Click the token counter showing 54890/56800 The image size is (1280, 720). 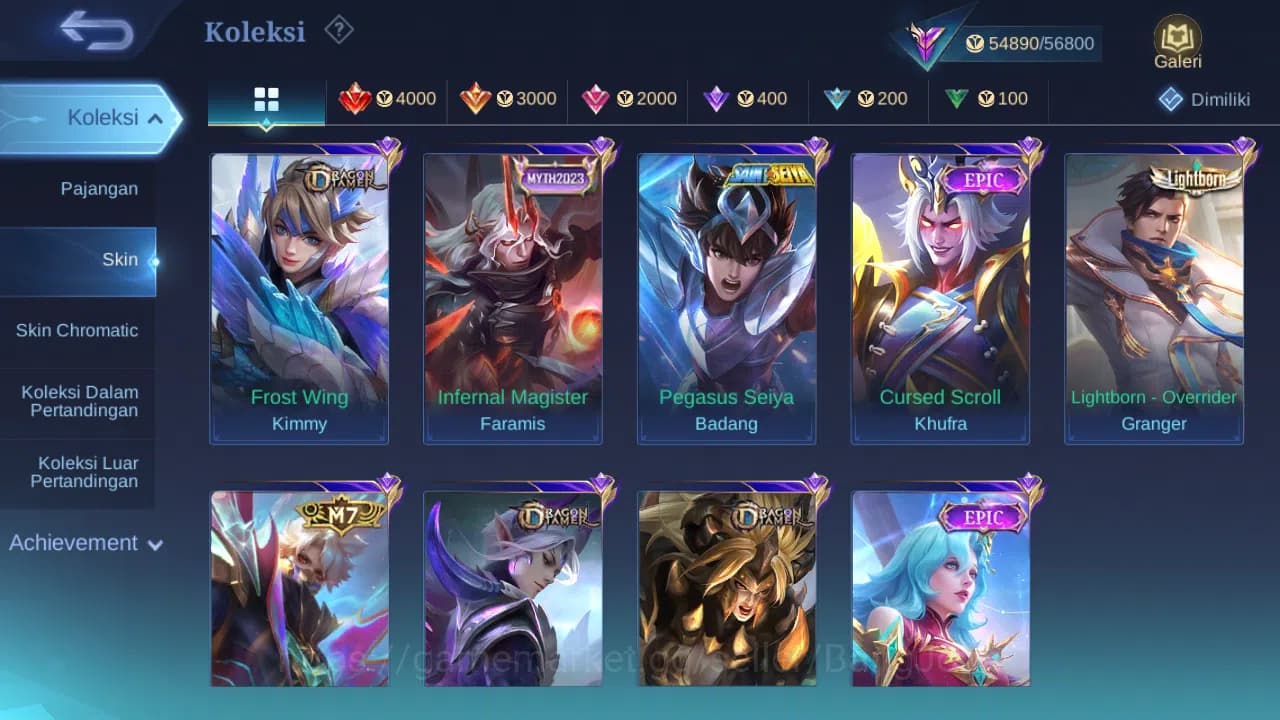pos(1040,43)
